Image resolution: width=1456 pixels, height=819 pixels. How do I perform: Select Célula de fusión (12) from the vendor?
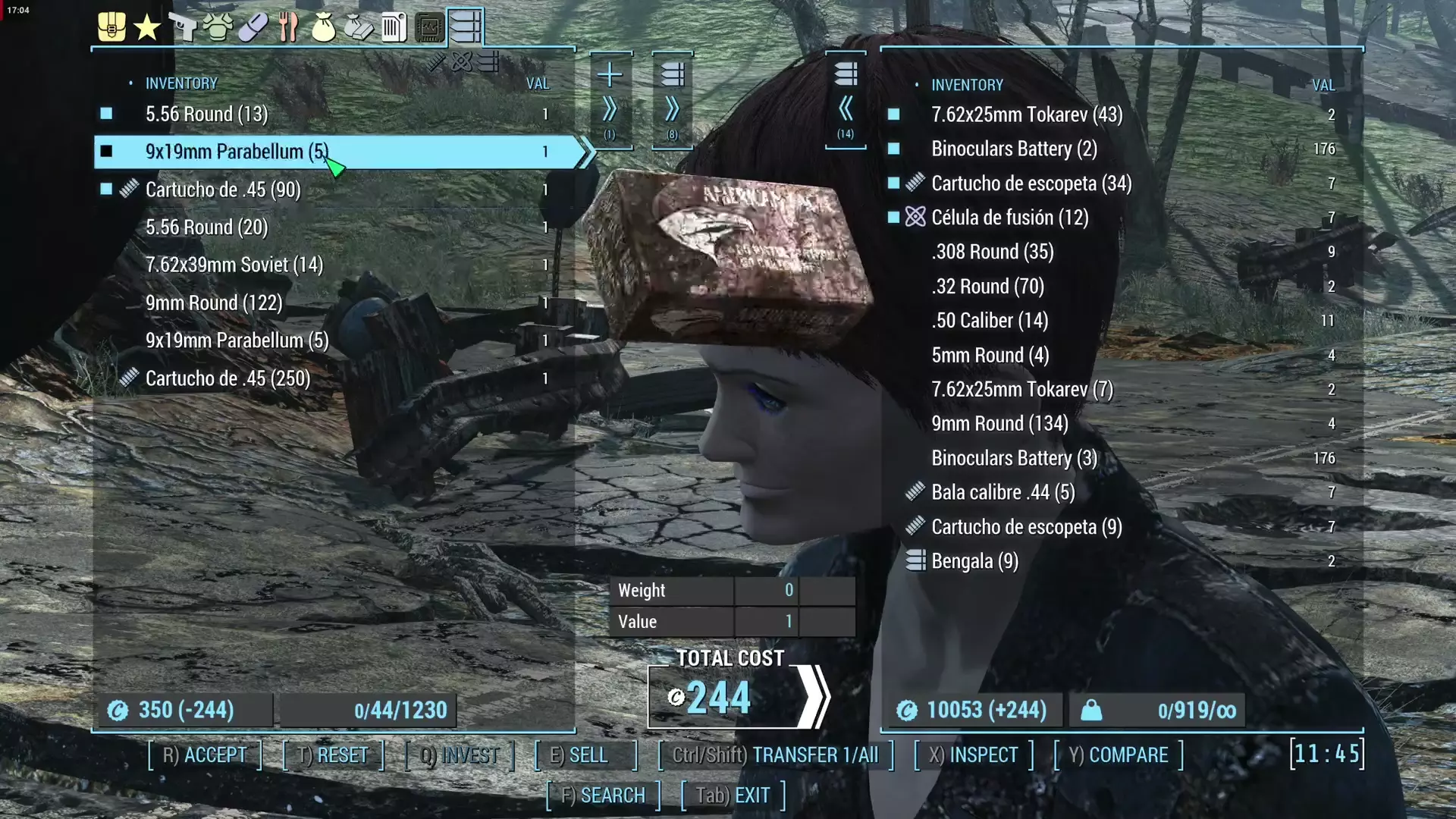pos(1009,218)
